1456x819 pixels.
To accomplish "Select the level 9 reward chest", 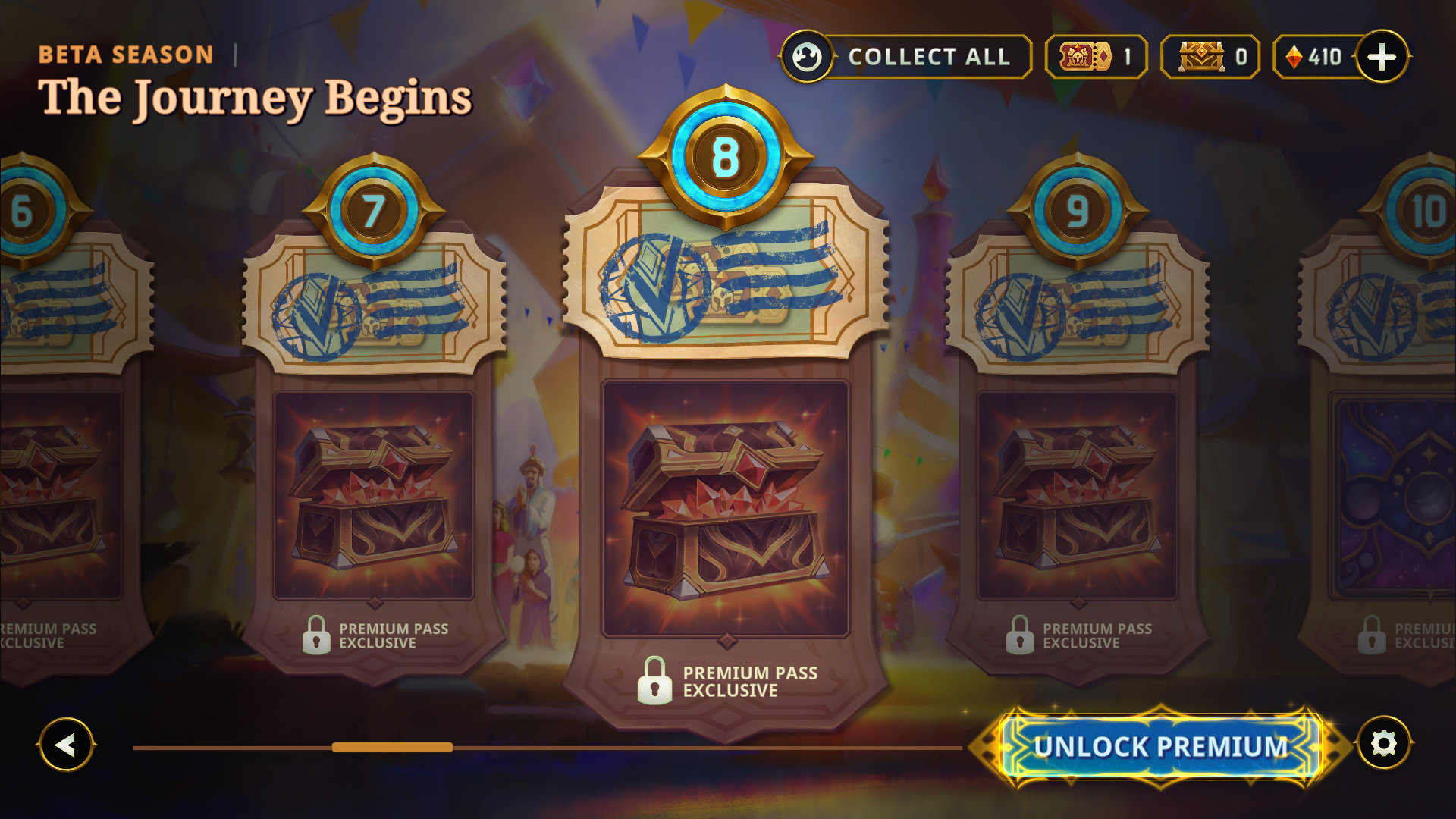I will (x=1077, y=497).
